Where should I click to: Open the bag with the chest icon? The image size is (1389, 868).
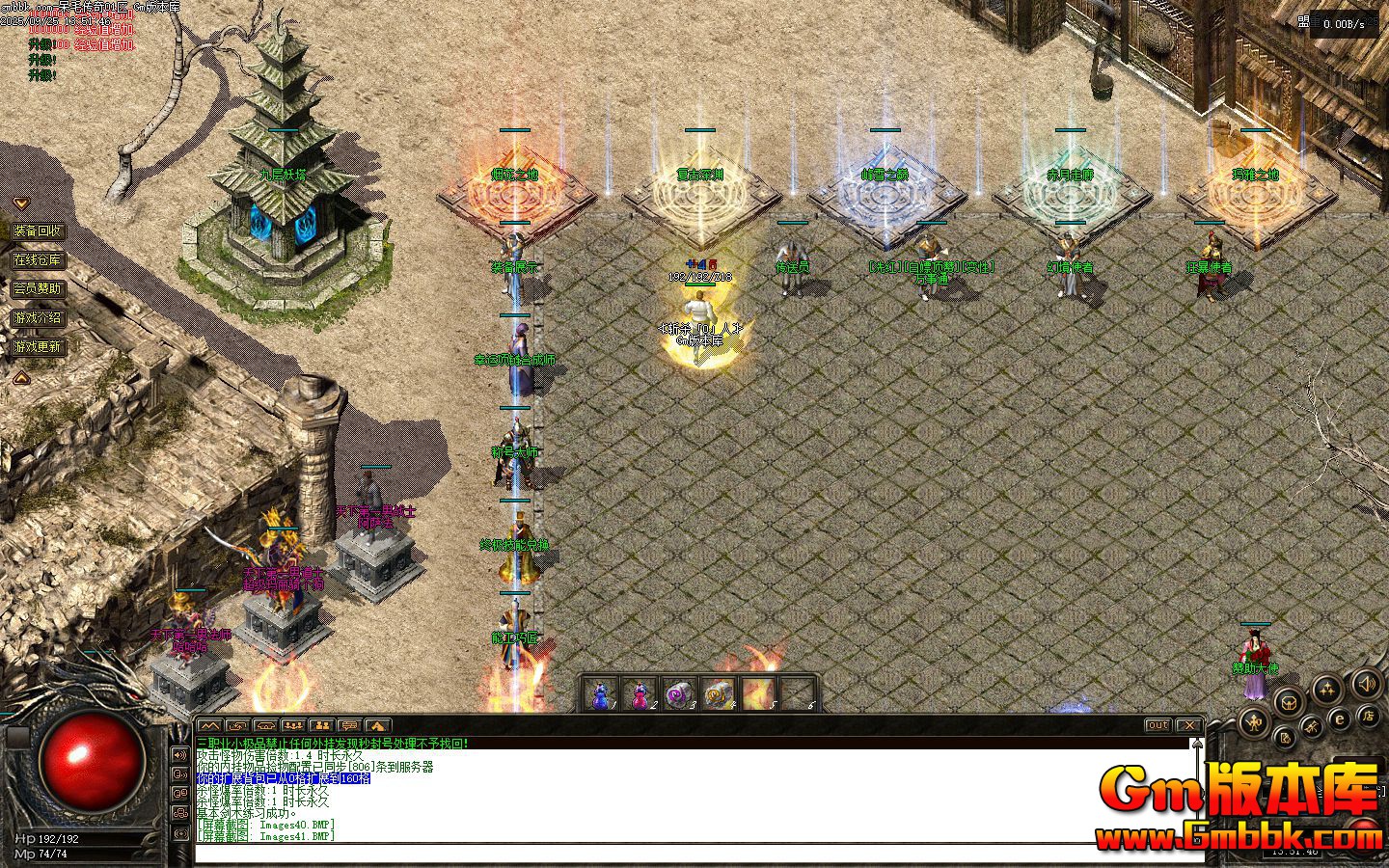tap(1287, 702)
